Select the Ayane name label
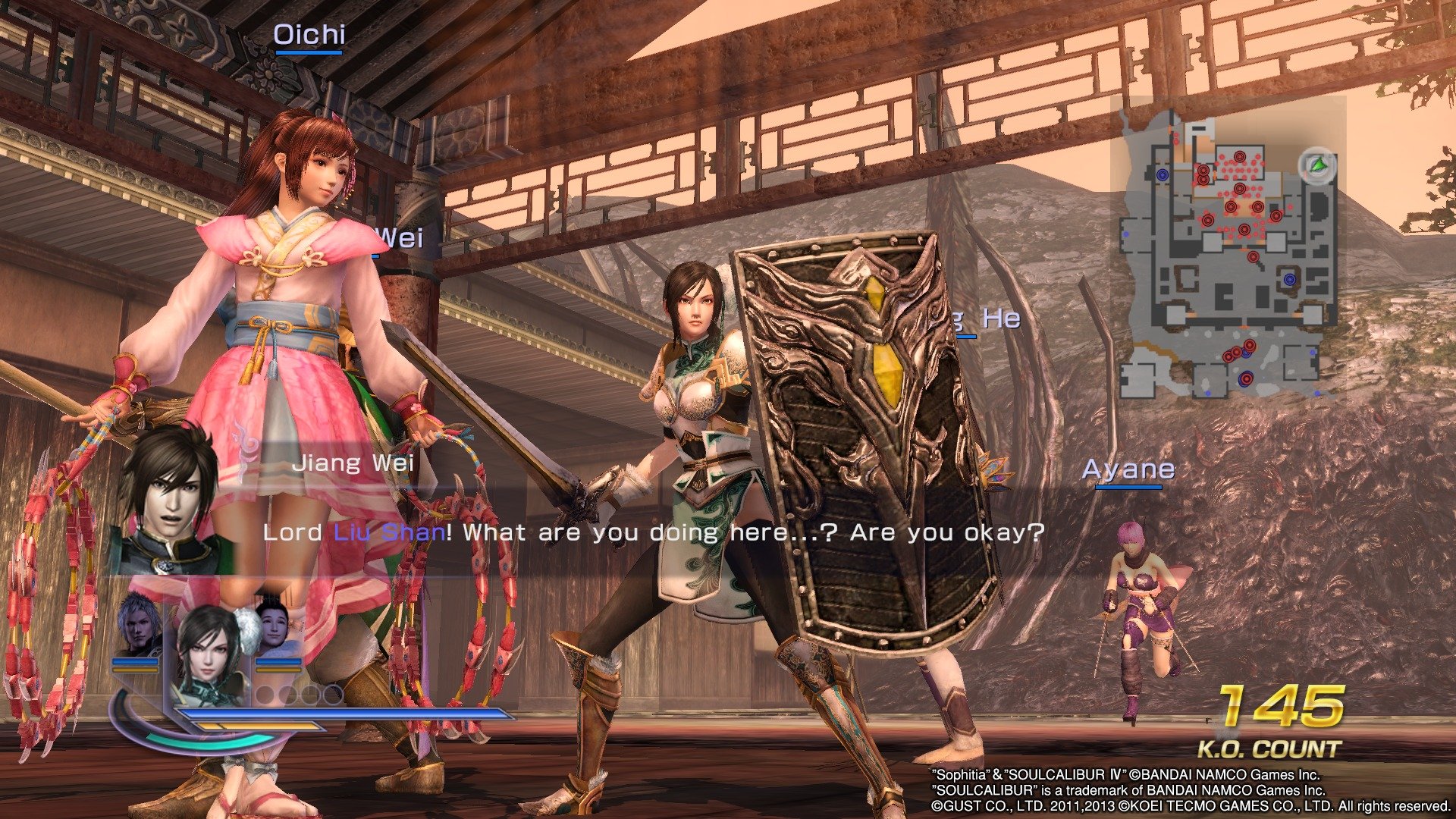1456x819 pixels. click(x=1128, y=469)
